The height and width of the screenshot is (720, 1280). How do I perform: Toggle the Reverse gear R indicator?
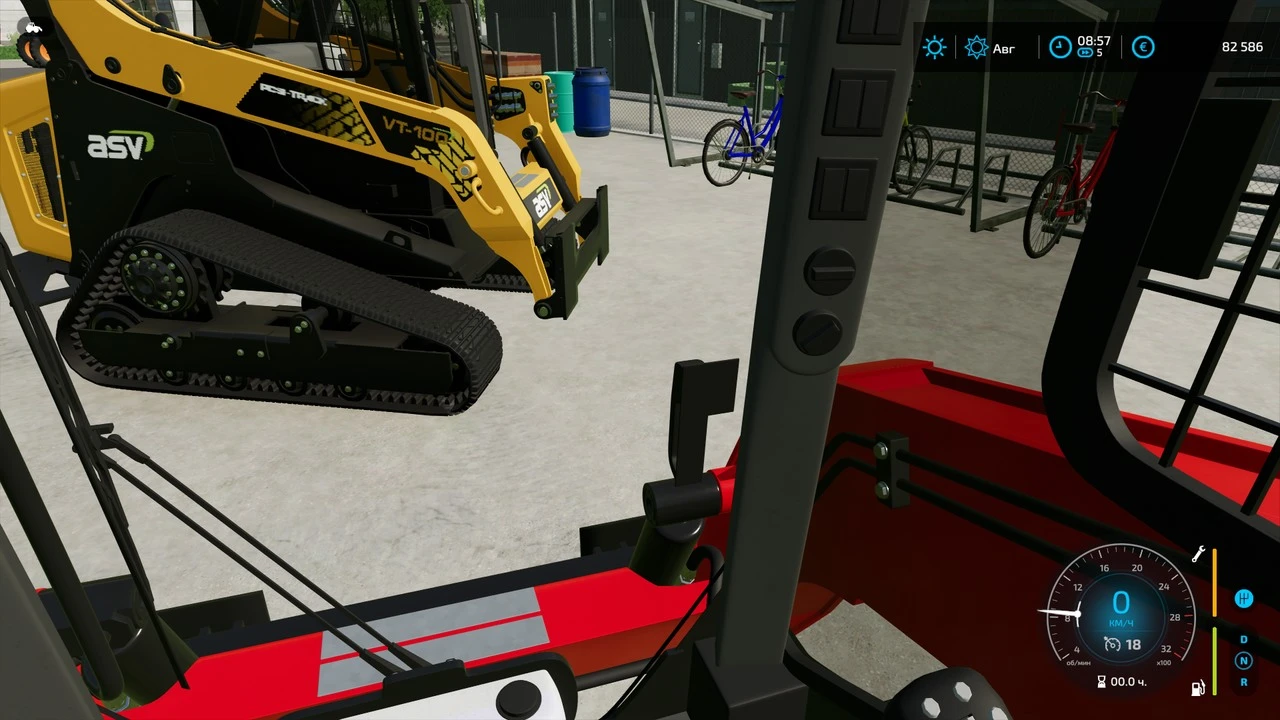pos(1244,682)
